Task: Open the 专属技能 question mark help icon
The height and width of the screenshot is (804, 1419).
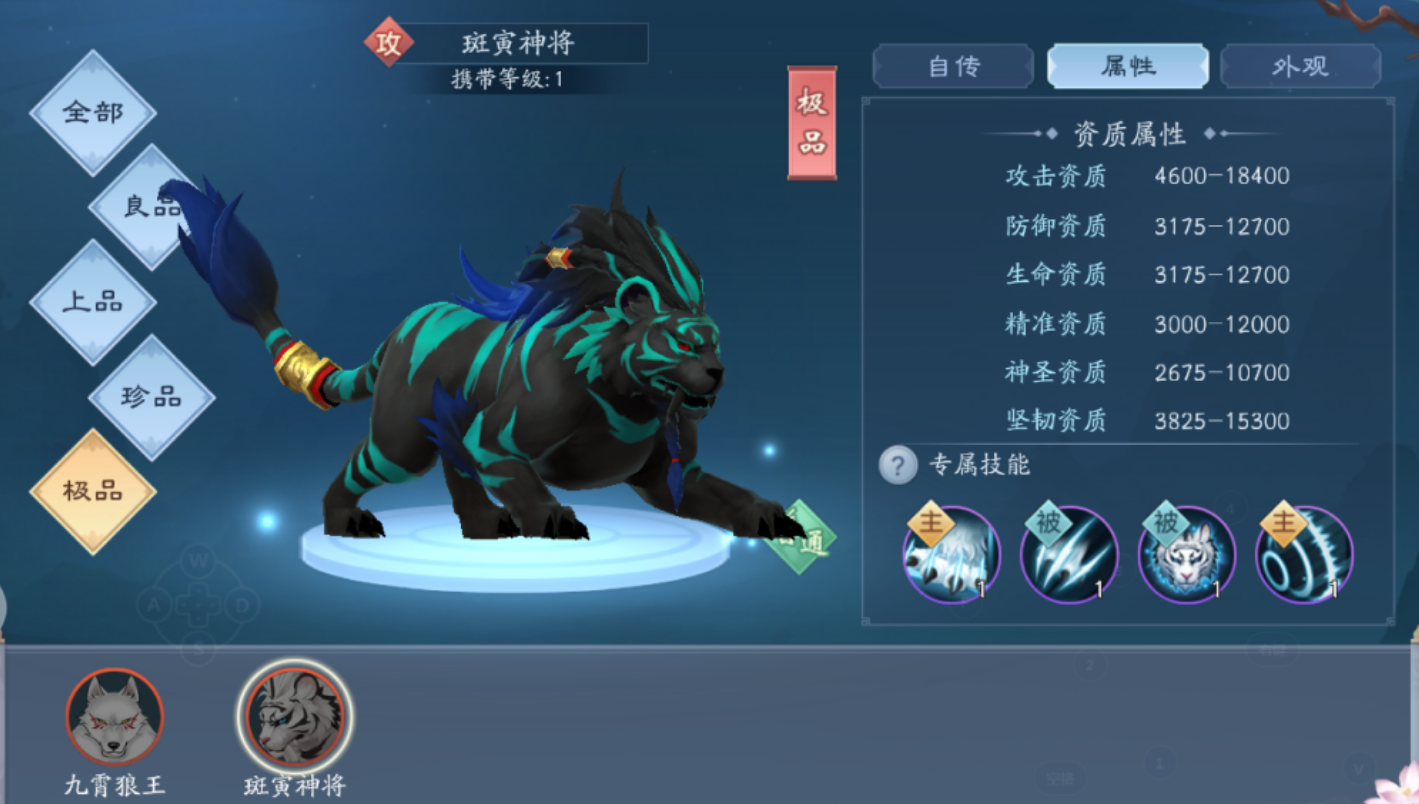Action: (897, 463)
